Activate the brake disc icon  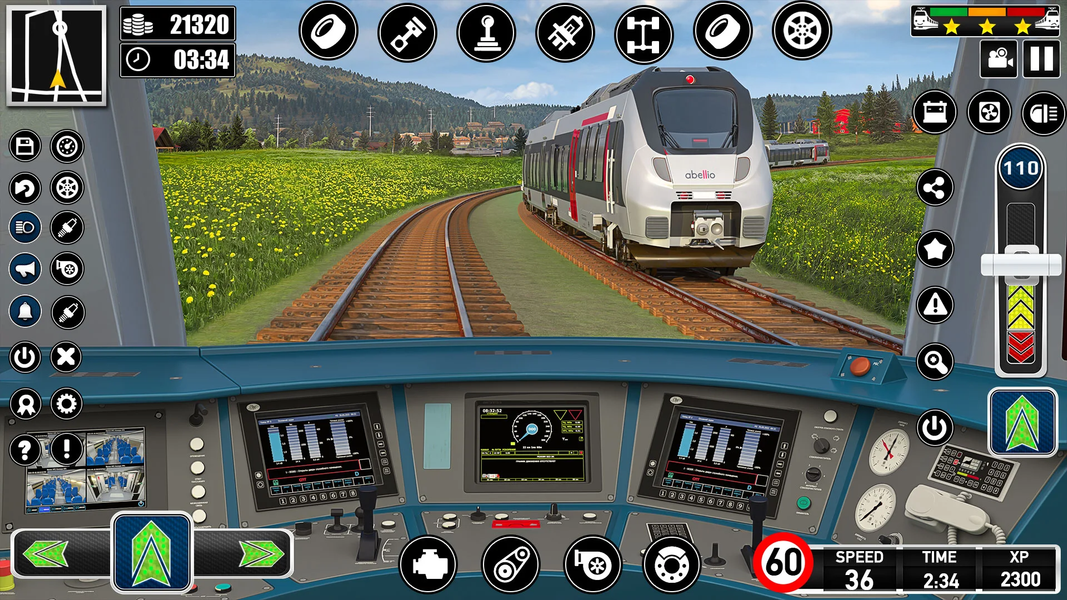pyautogui.click(x=672, y=564)
